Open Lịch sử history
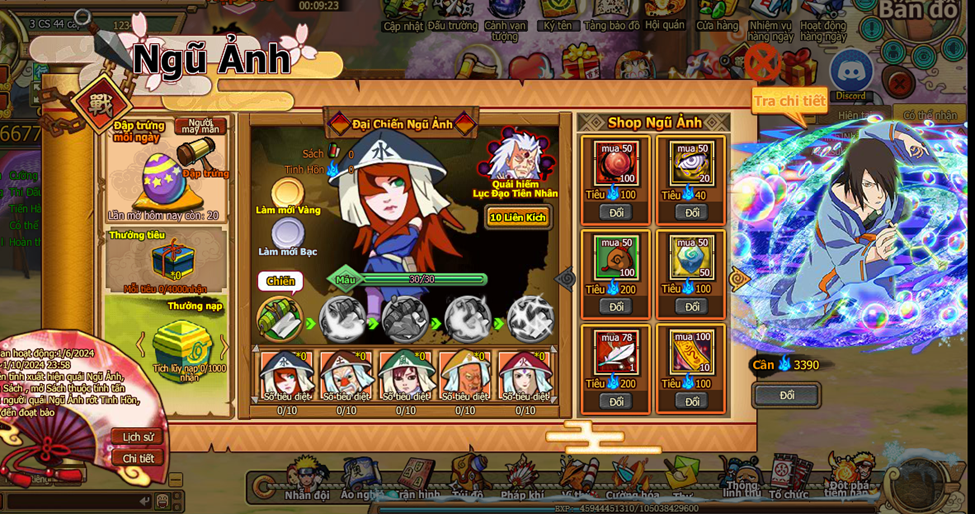 tap(138, 437)
